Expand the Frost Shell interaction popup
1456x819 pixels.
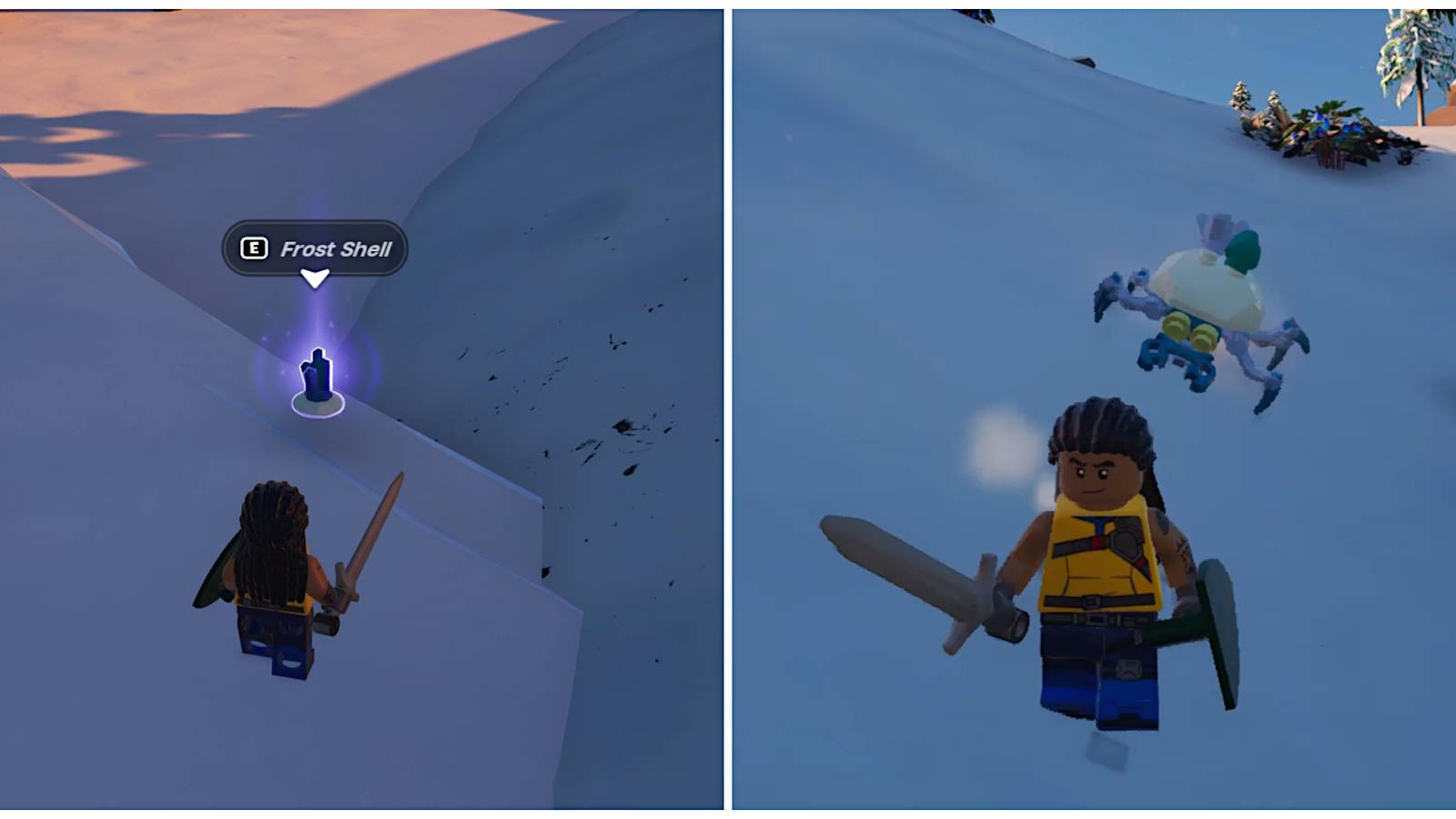click(314, 248)
